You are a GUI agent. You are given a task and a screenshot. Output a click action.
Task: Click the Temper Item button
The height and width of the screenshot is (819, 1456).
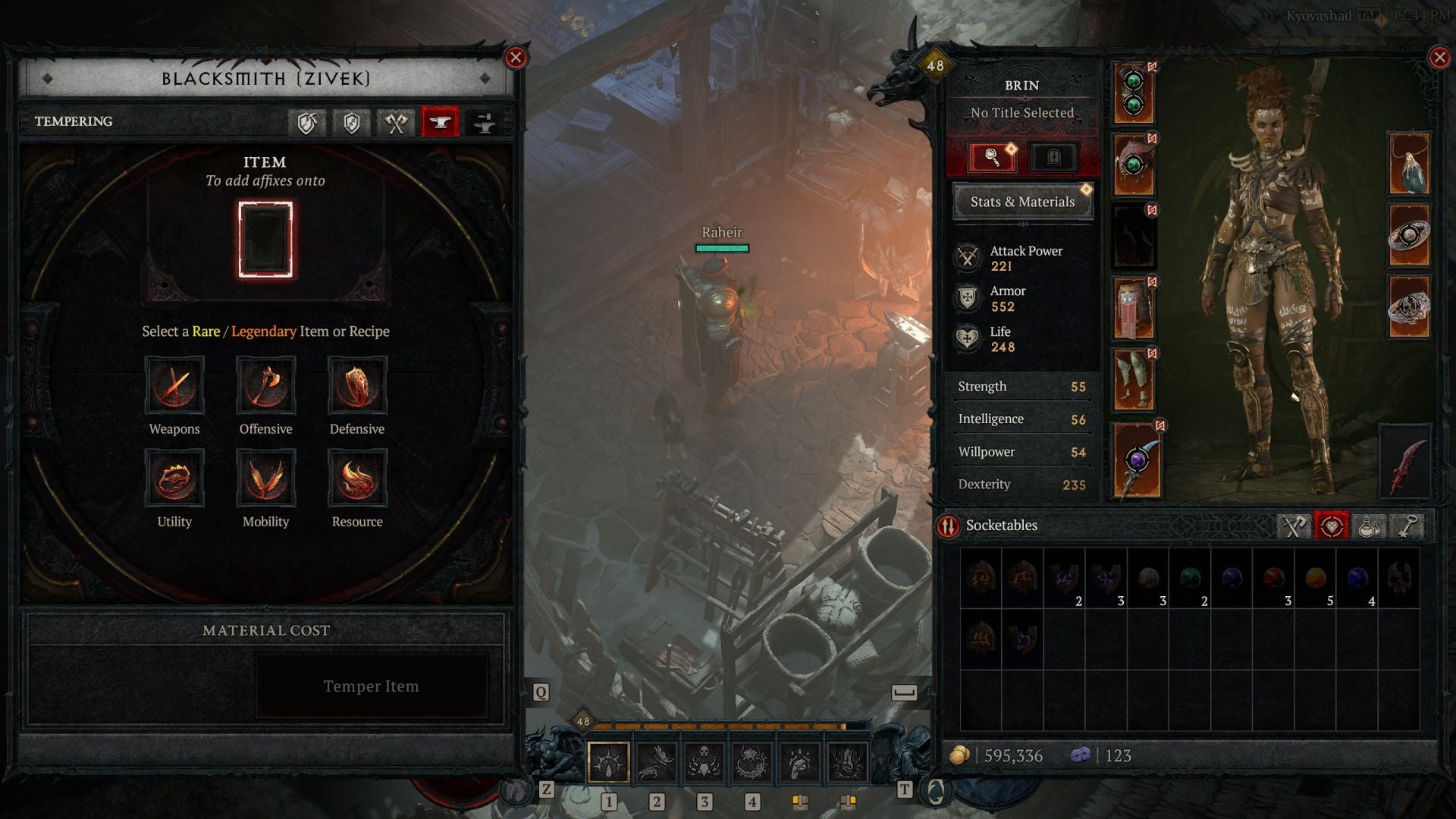(x=372, y=686)
